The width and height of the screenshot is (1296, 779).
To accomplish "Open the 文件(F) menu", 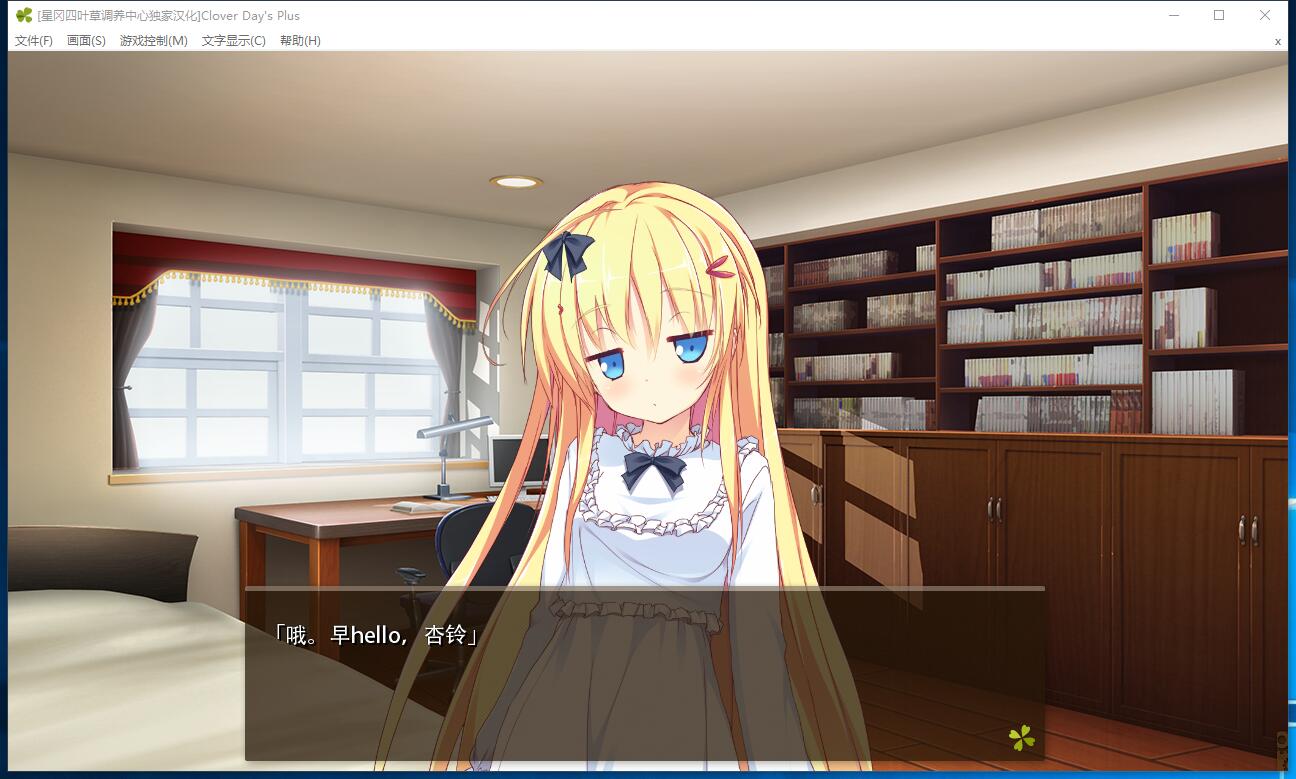I will (34, 41).
